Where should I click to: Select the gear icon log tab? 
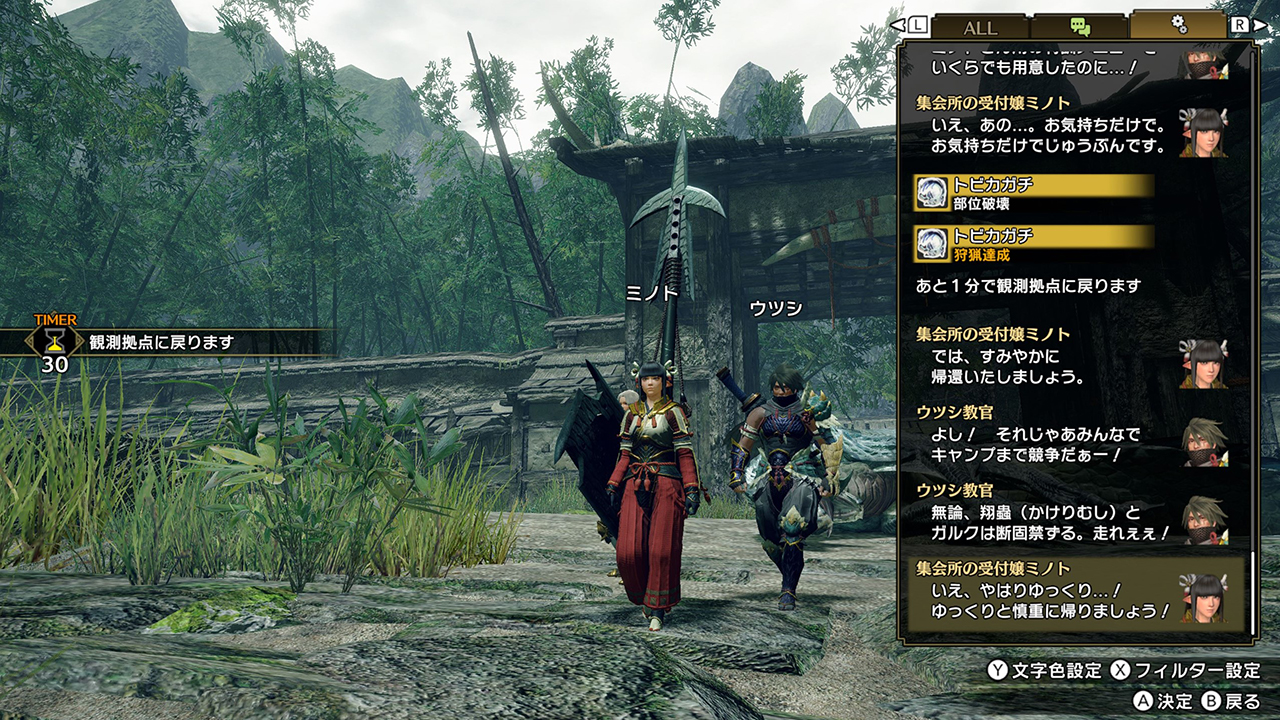coord(1179,25)
